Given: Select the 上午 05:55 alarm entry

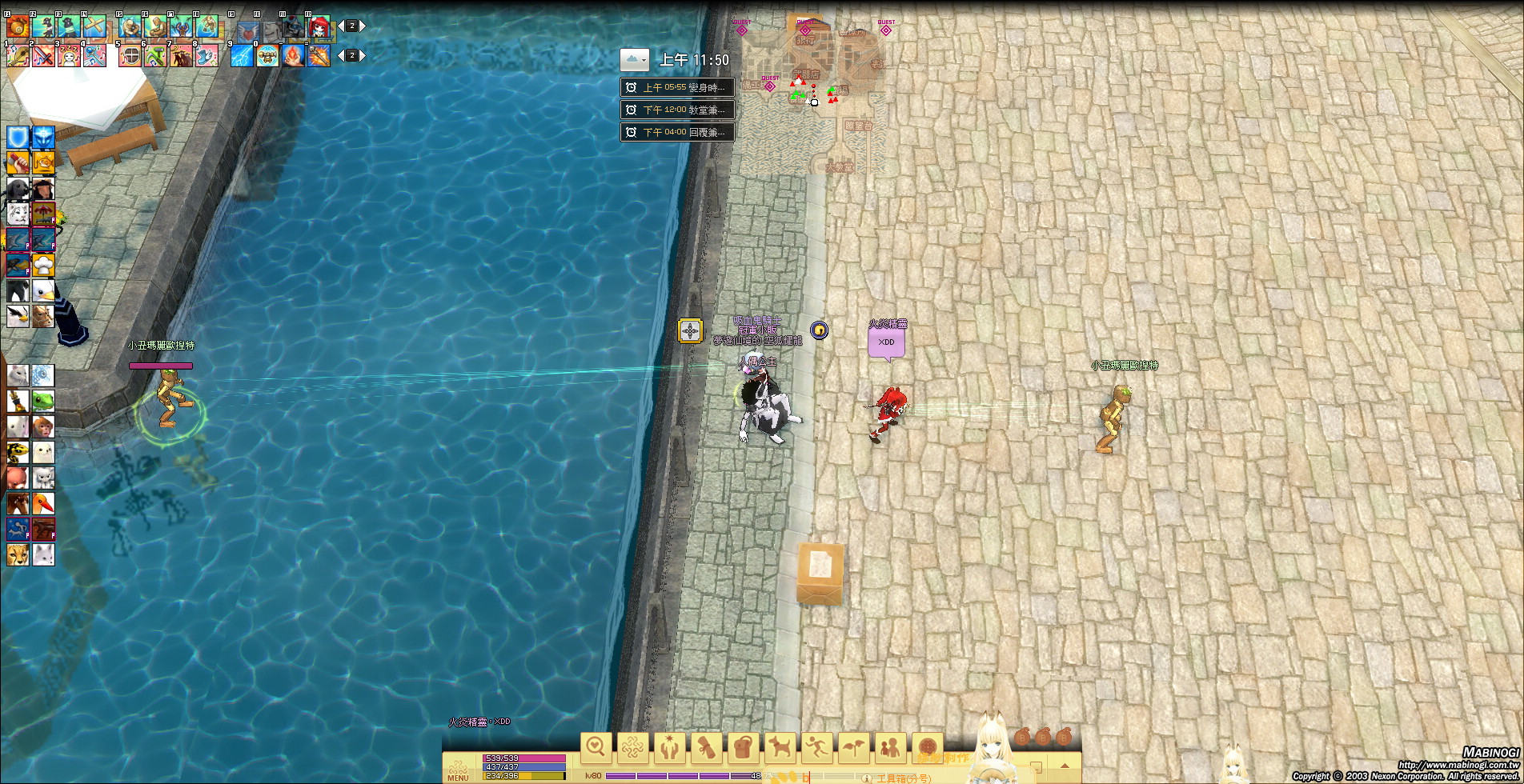Looking at the screenshot, I should click(x=677, y=87).
